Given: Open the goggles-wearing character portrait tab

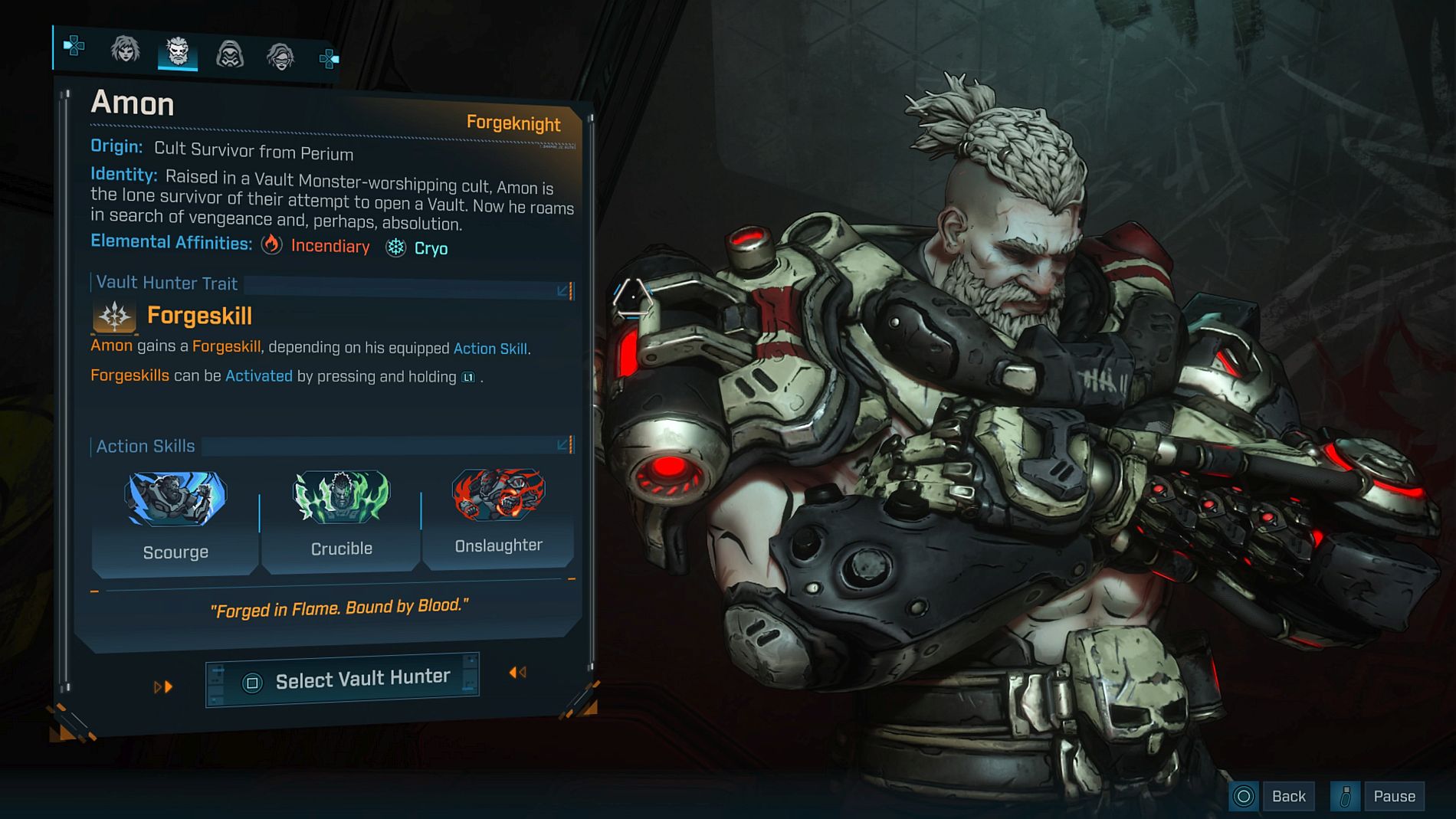Looking at the screenshot, I should pyautogui.click(x=280, y=57).
